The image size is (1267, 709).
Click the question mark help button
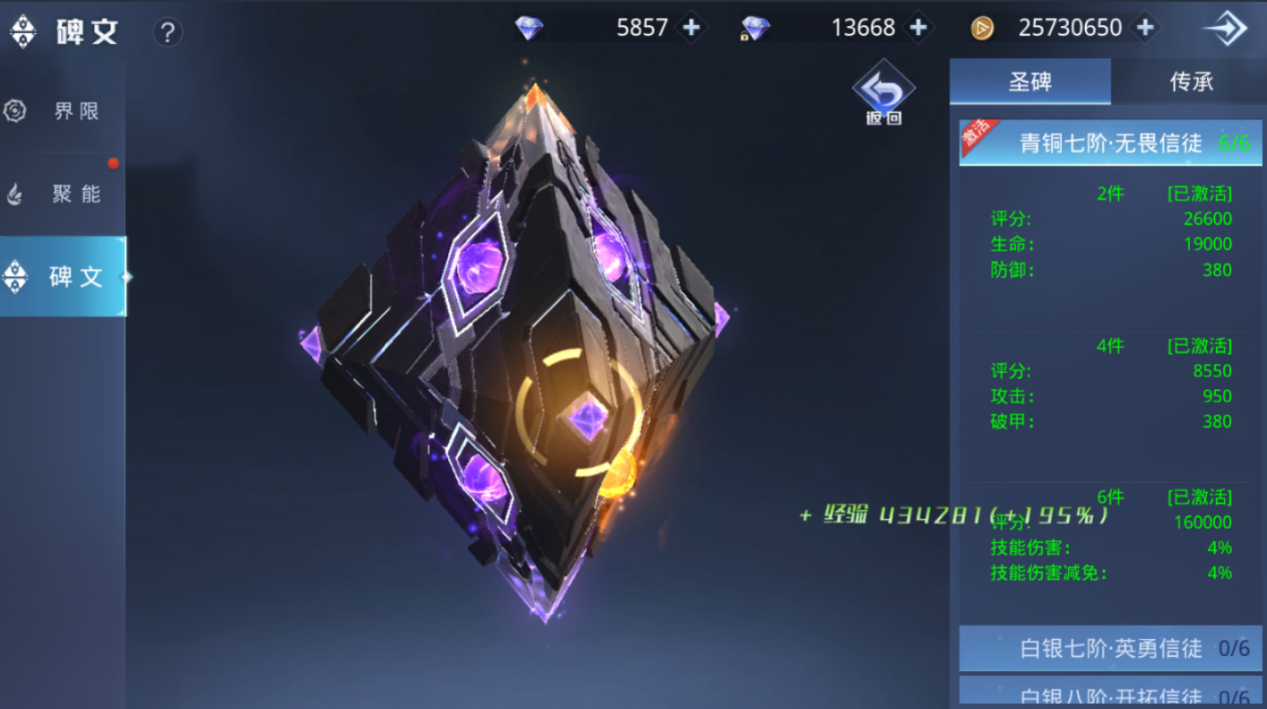167,32
